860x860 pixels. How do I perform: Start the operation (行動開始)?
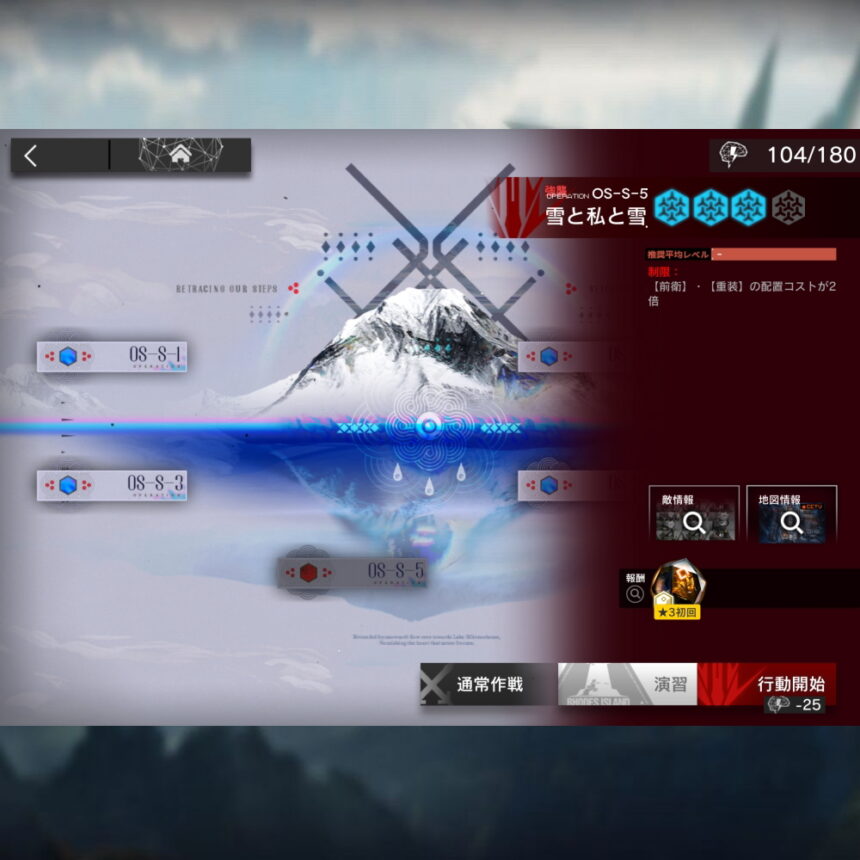[x=767, y=685]
